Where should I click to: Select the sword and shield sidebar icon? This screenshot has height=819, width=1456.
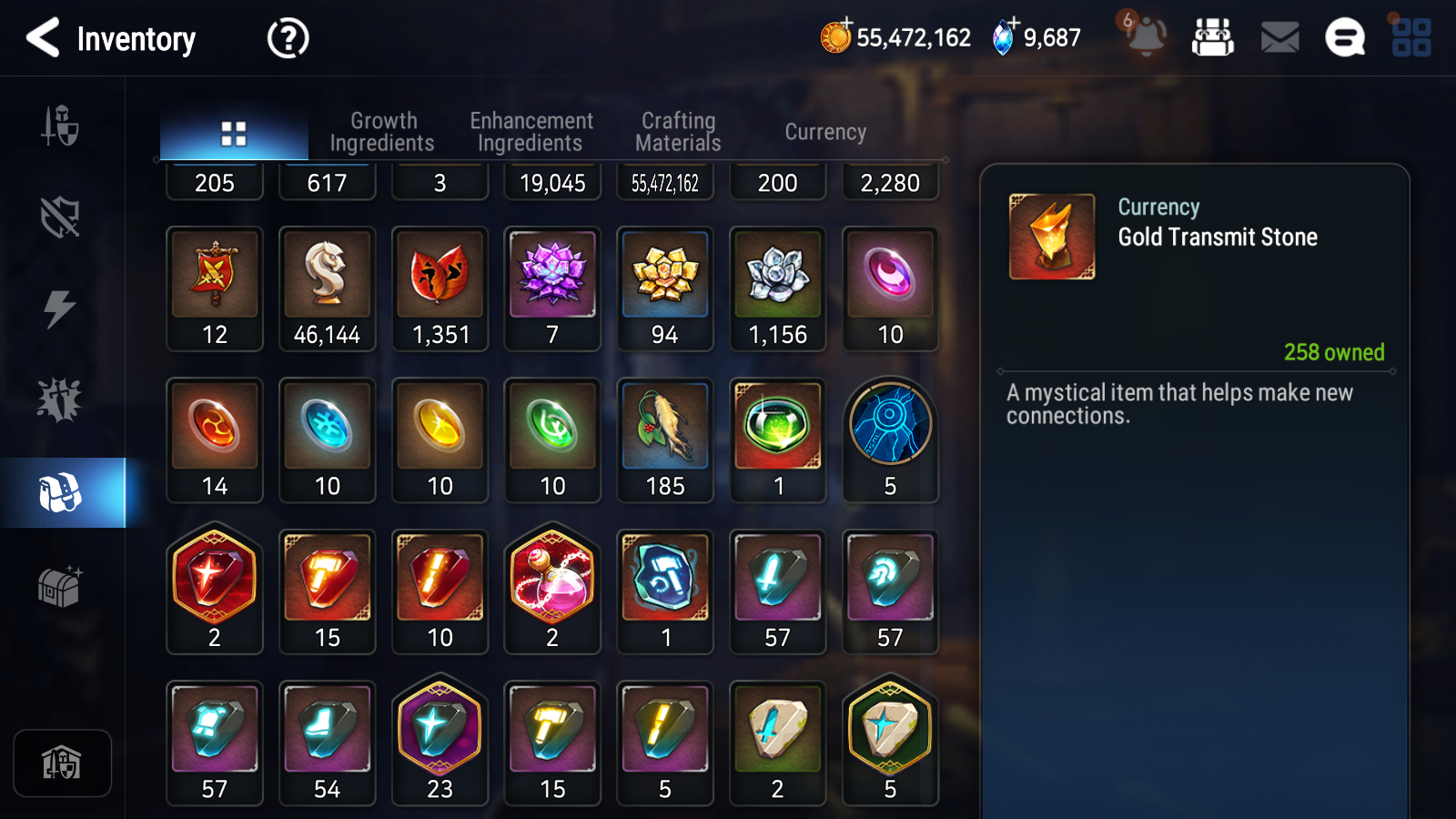pos(58,127)
